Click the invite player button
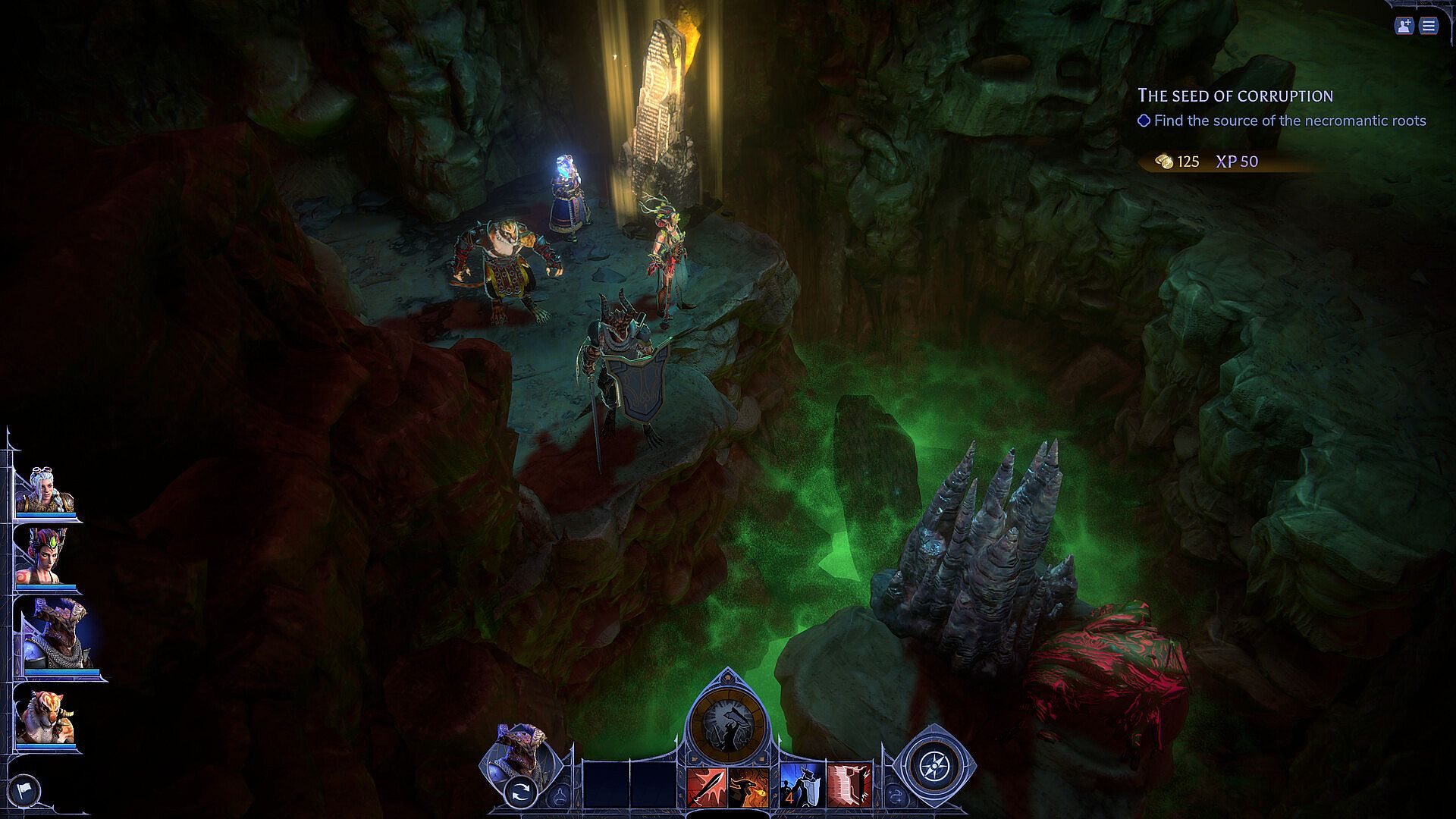 [1404, 26]
